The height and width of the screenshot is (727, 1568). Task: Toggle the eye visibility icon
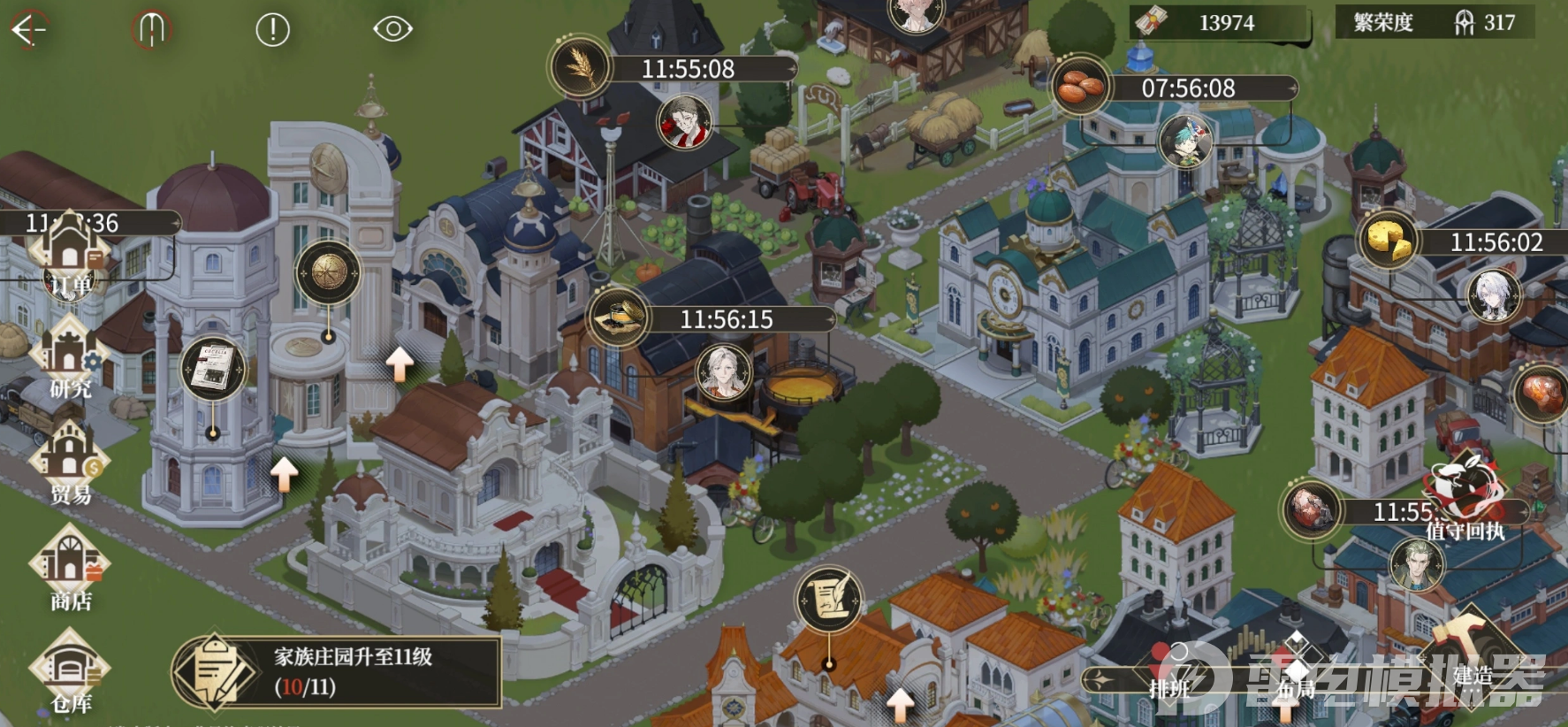(x=392, y=29)
